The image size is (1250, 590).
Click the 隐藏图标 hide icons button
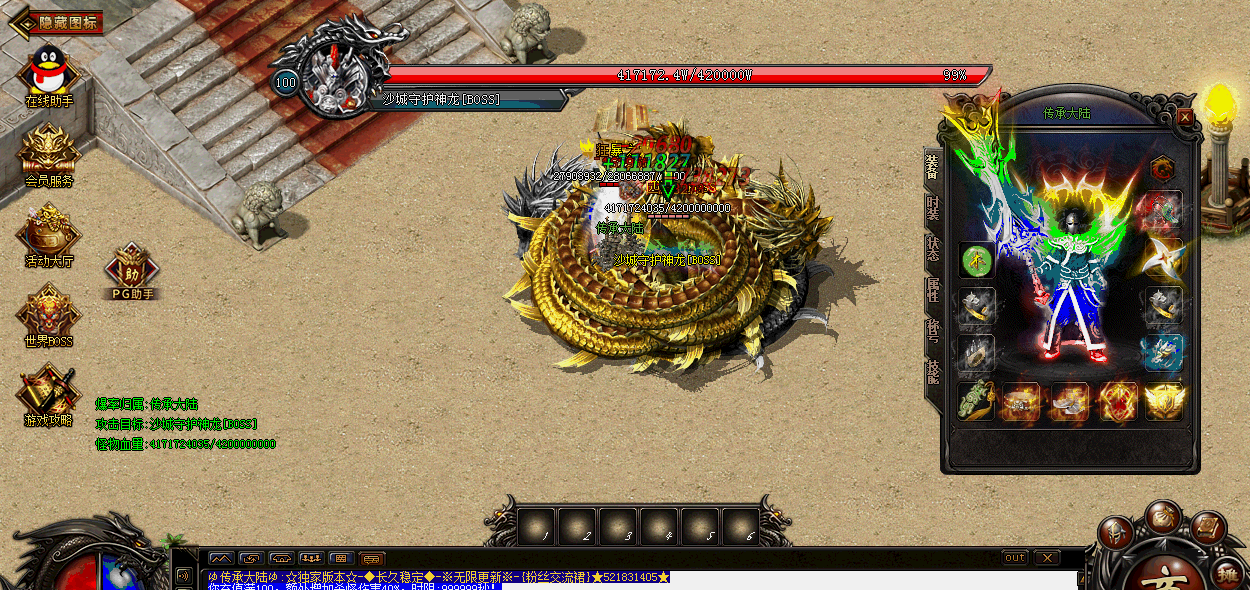60,22
